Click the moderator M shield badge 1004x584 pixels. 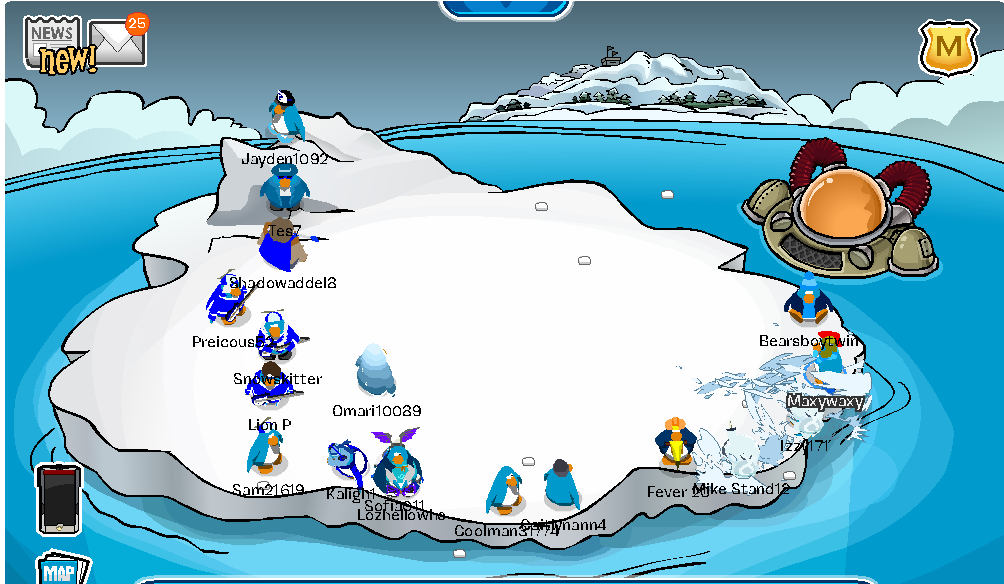pos(949,46)
